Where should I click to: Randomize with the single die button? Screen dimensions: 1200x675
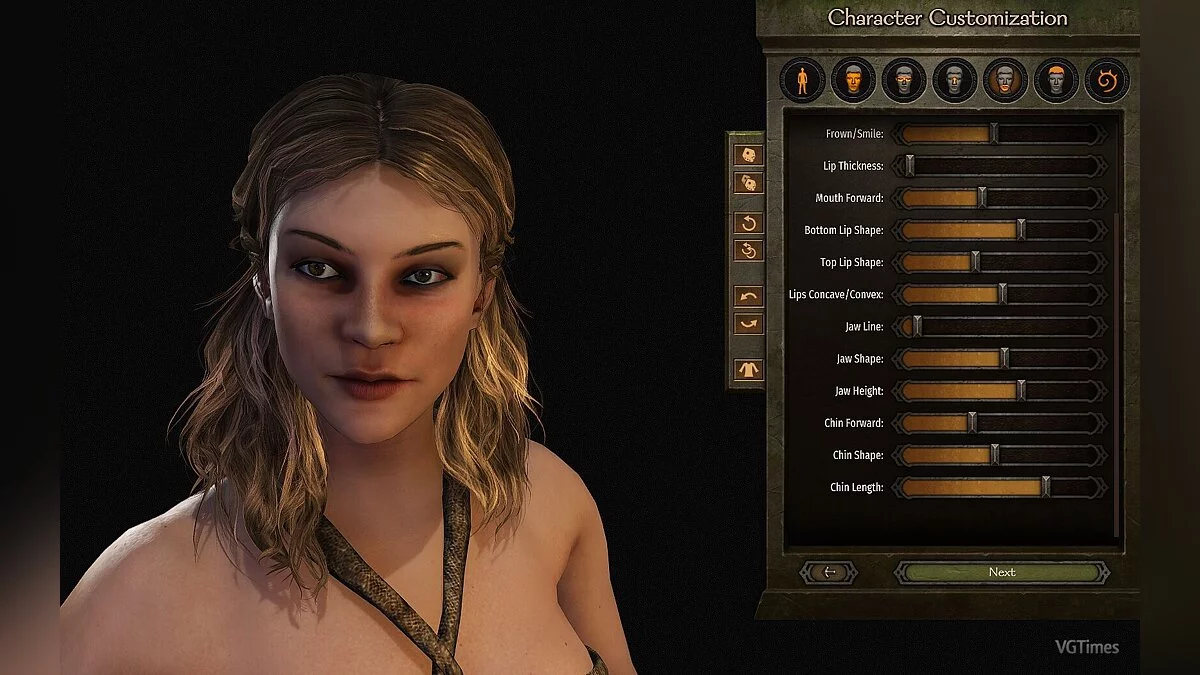[749, 155]
